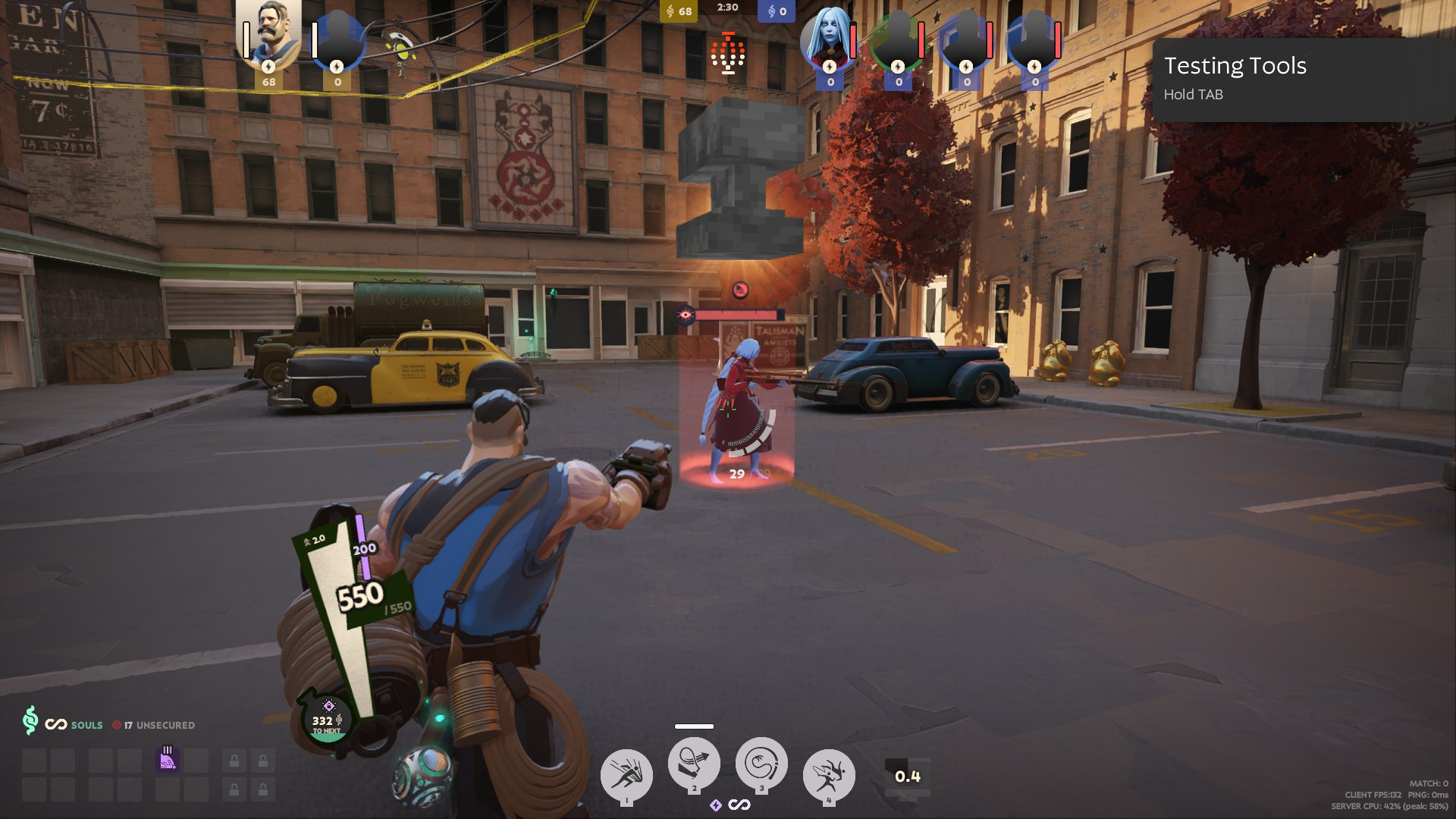This screenshot has height=819, width=1456.
Task: Open the yellow 68 souls counter
Action: pyautogui.click(x=677, y=11)
